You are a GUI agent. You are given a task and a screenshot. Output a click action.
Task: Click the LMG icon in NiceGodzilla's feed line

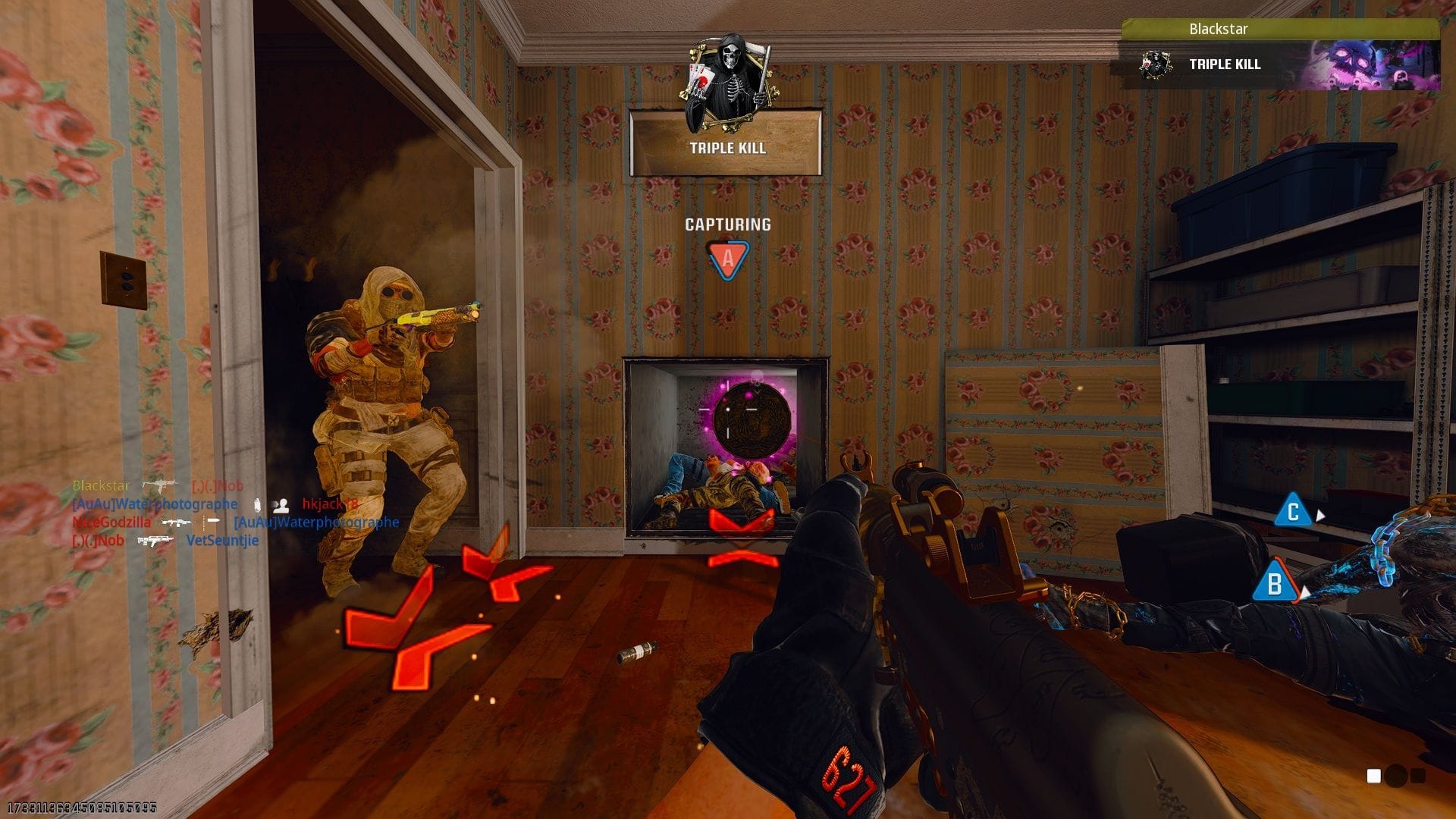click(176, 523)
